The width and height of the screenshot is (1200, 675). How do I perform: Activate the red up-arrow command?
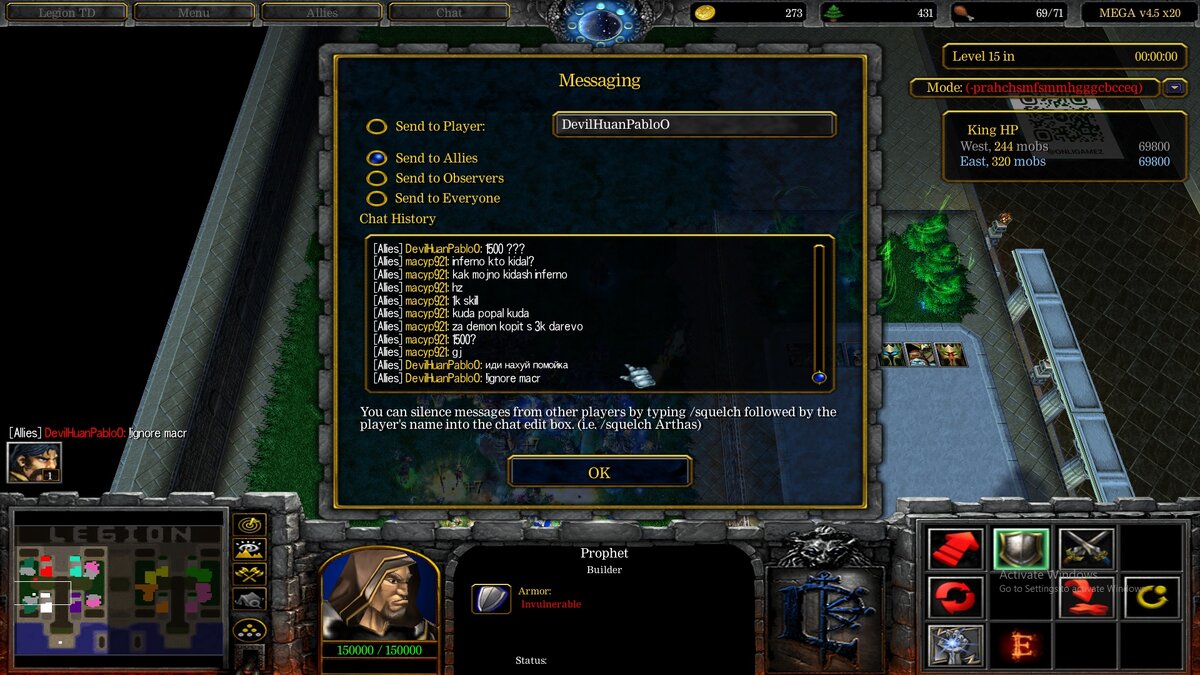(955, 549)
